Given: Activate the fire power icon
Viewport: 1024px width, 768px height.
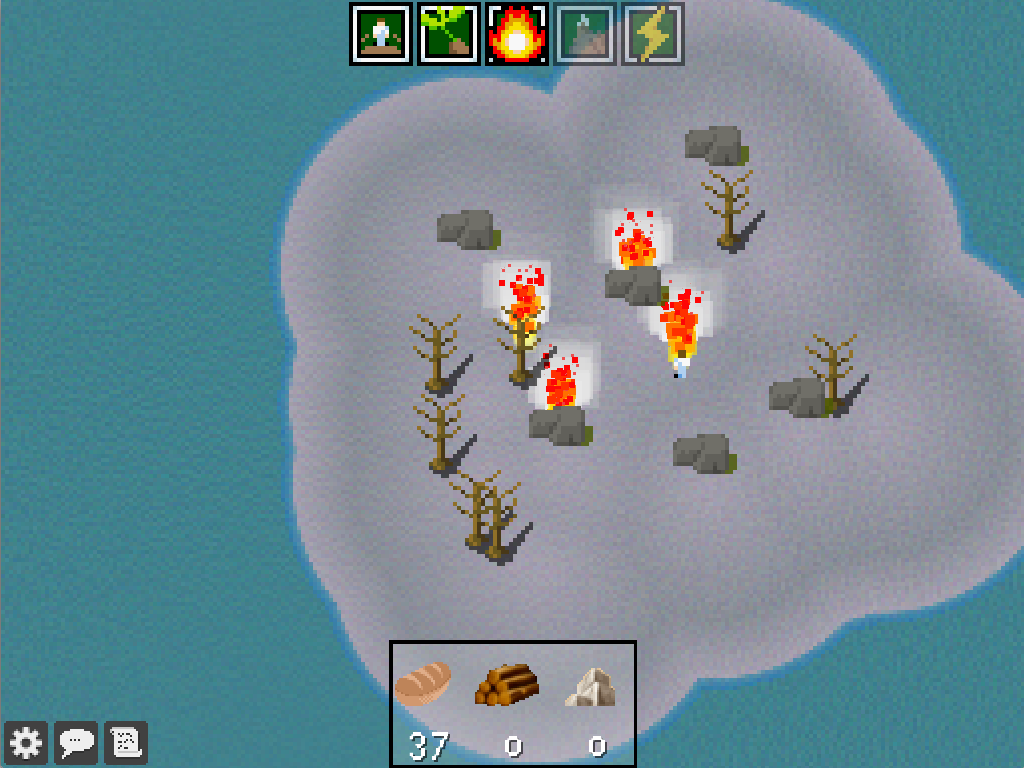Looking at the screenshot, I should pyautogui.click(x=517, y=34).
